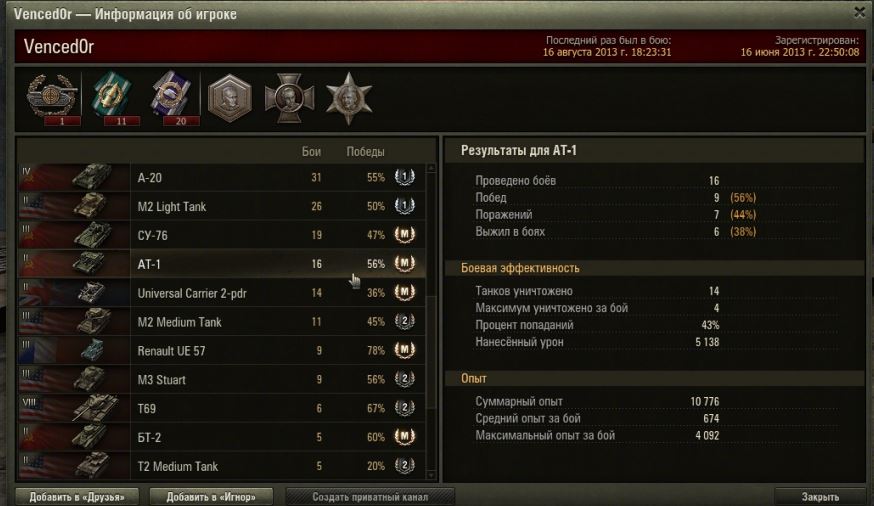Select the A-20 tank row
Image resolution: width=874 pixels, height=506 pixels.
click(x=220, y=178)
